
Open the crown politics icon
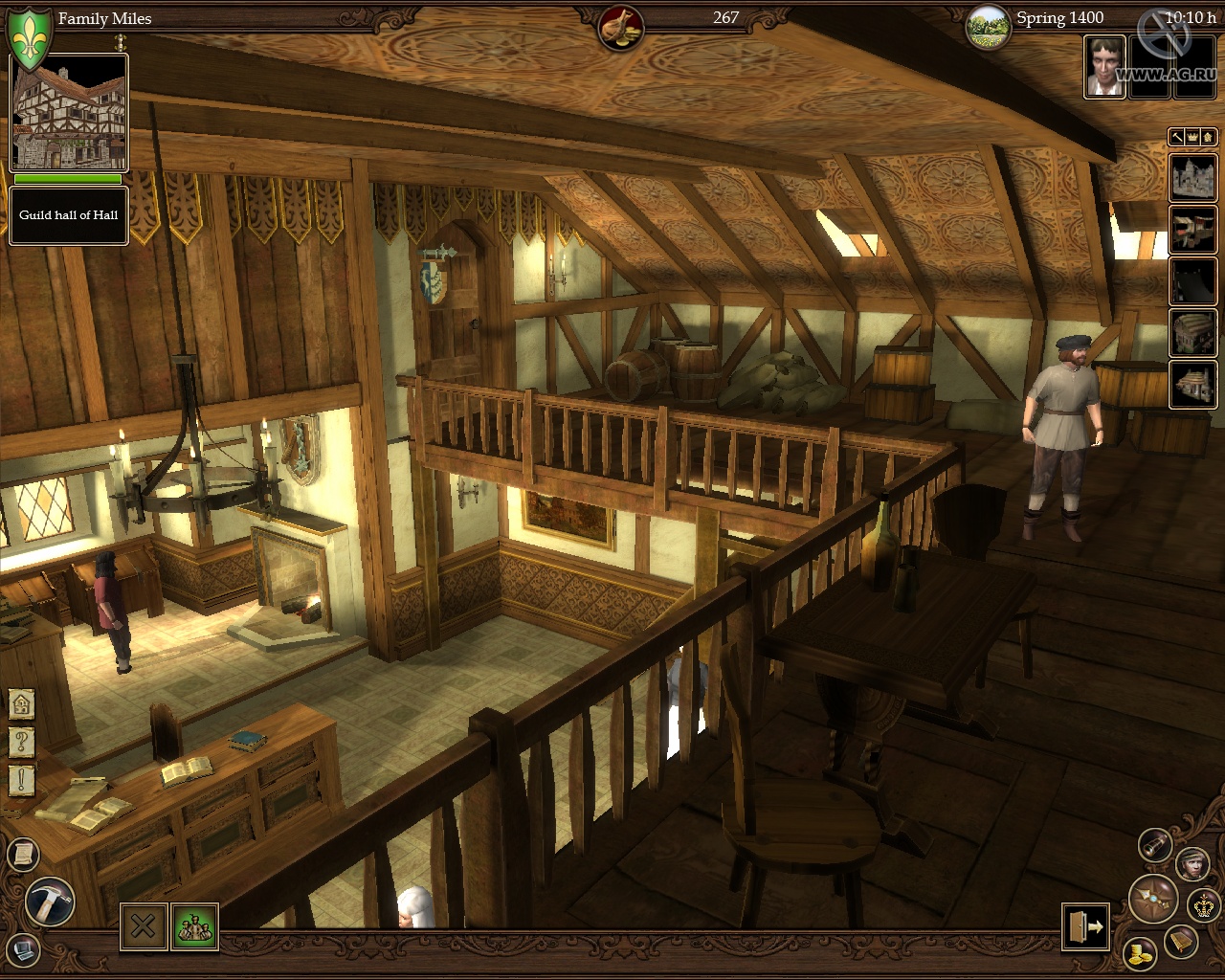[x=1203, y=905]
